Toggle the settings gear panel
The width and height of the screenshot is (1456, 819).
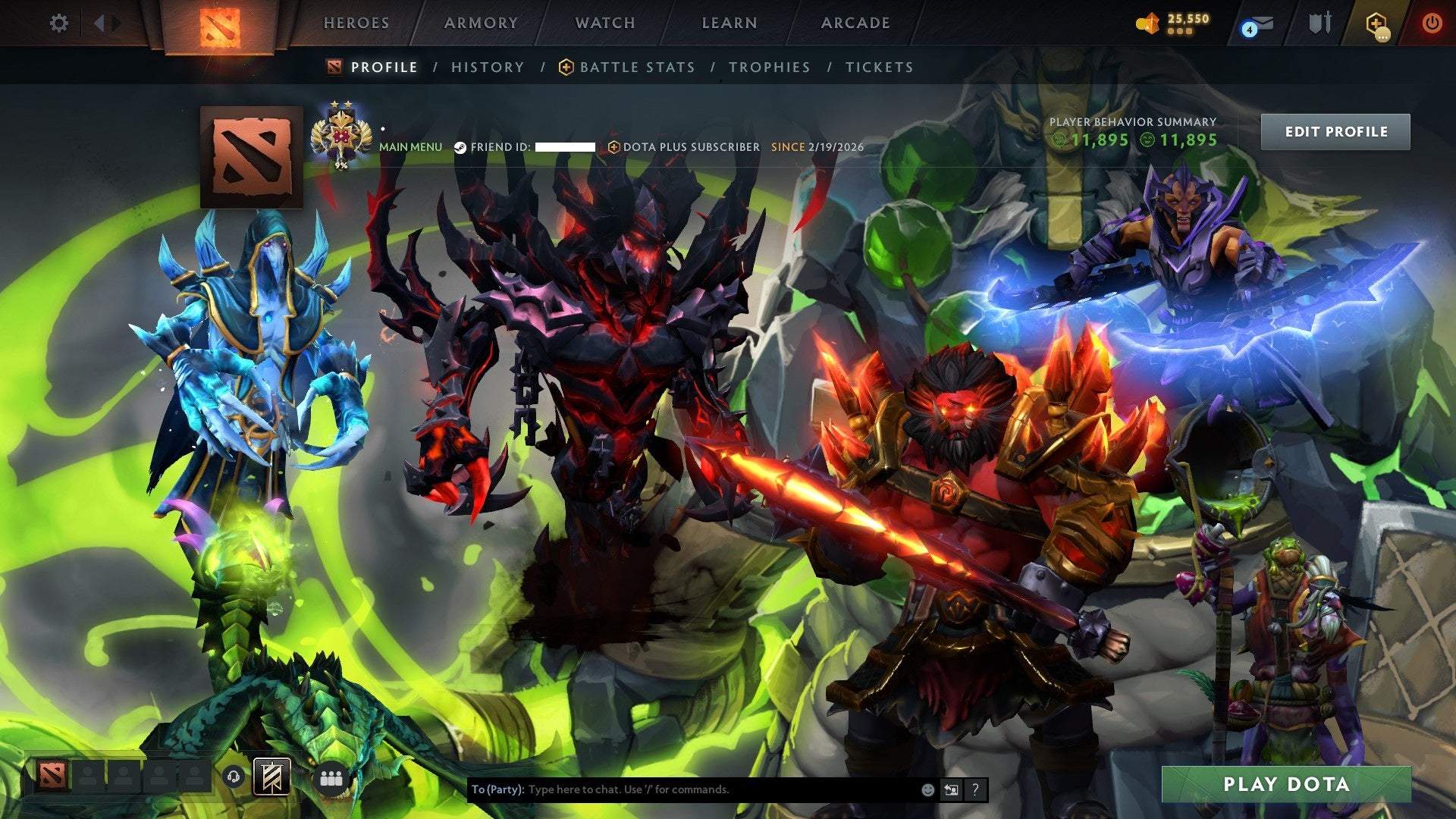tap(59, 24)
